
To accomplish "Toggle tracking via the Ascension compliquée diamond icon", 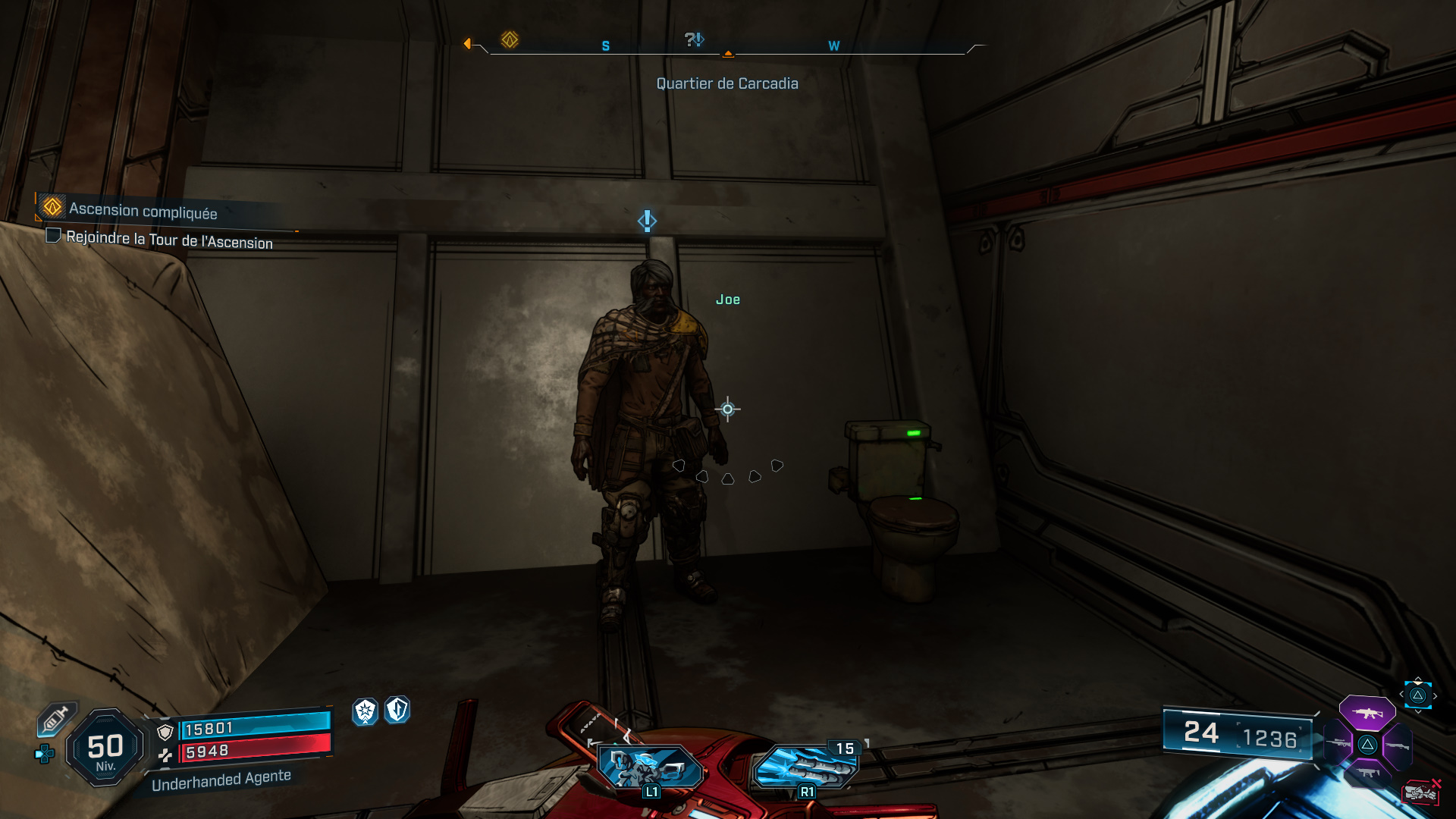I will coord(50,207).
